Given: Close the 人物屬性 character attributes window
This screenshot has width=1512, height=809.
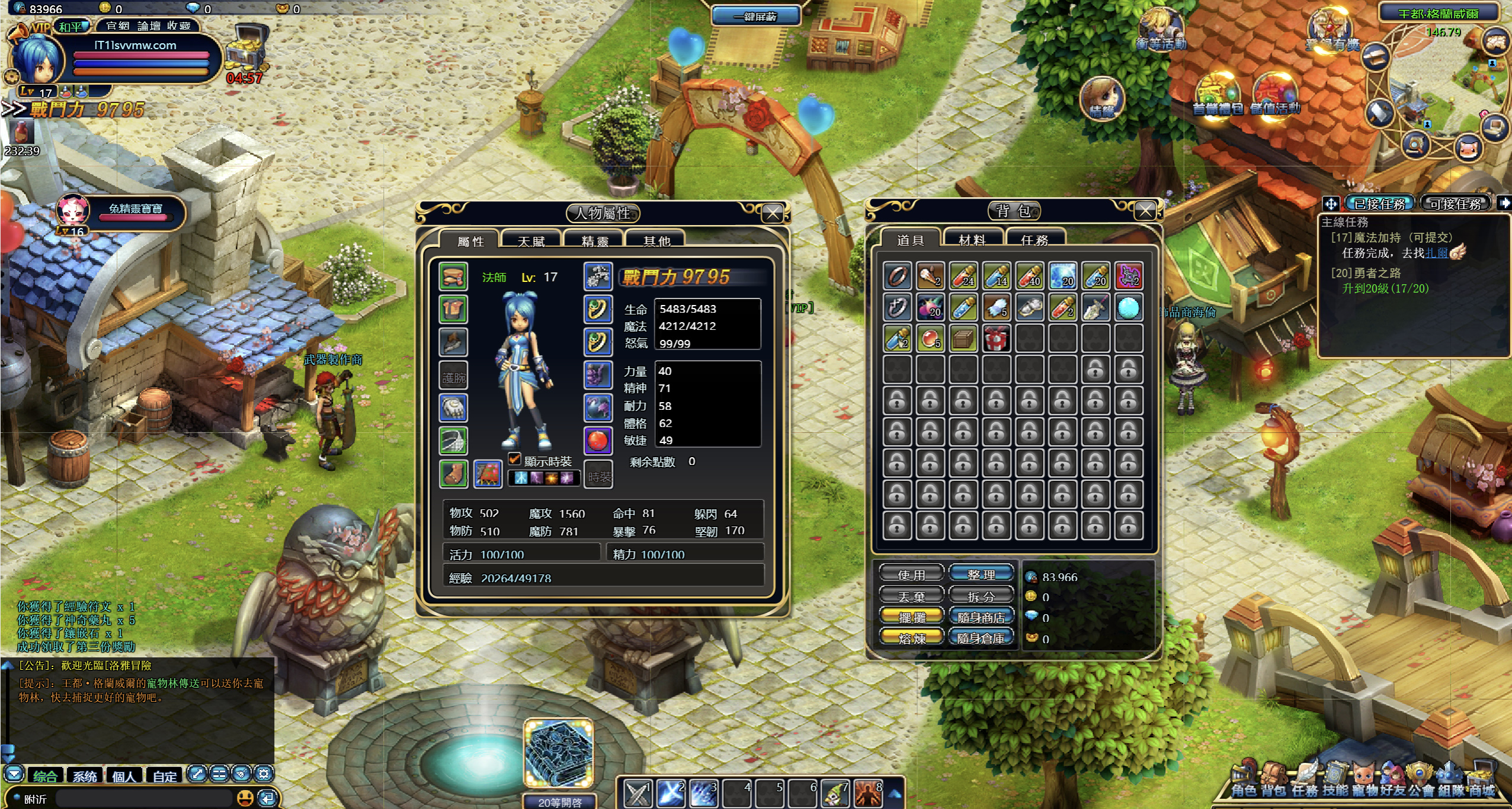Looking at the screenshot, I should (773, 213).
